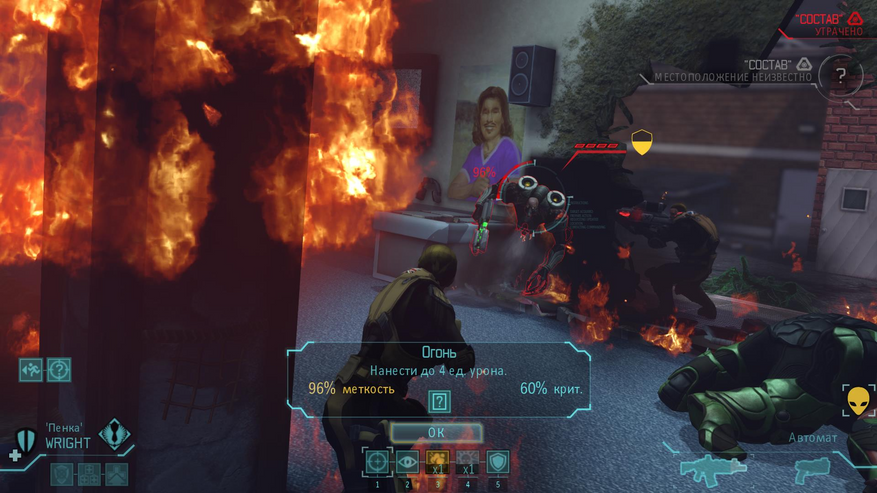Image resolution: width=877 pixels, height=493 pixels.
Task: Activate the shield Hunker Down ability
Action: pos(497,462)
